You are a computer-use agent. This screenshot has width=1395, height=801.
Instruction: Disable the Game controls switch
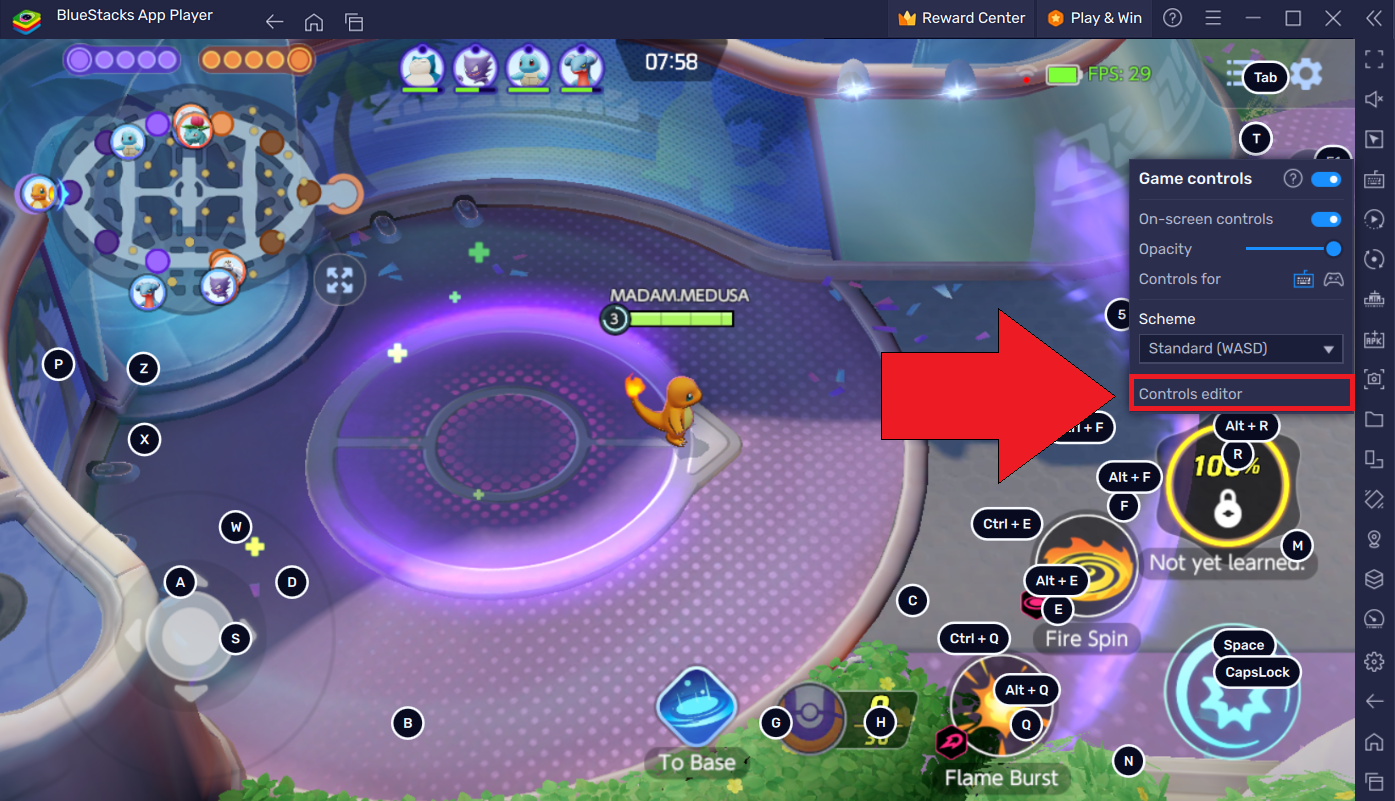pos(1326,178)
